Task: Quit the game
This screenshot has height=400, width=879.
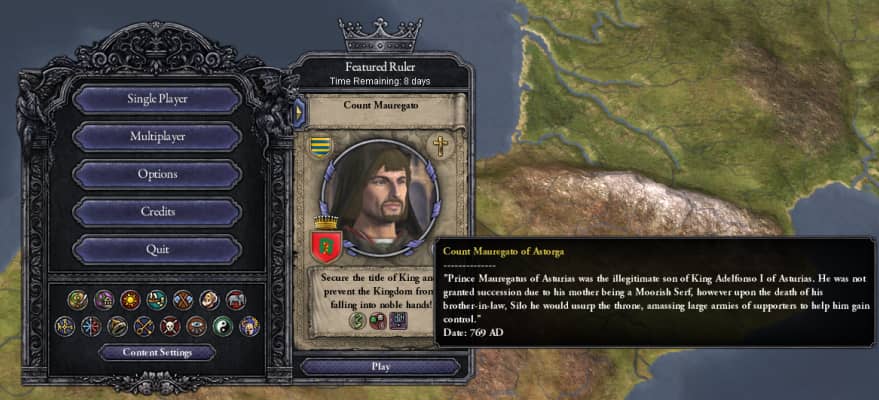Action: point(157,249)
